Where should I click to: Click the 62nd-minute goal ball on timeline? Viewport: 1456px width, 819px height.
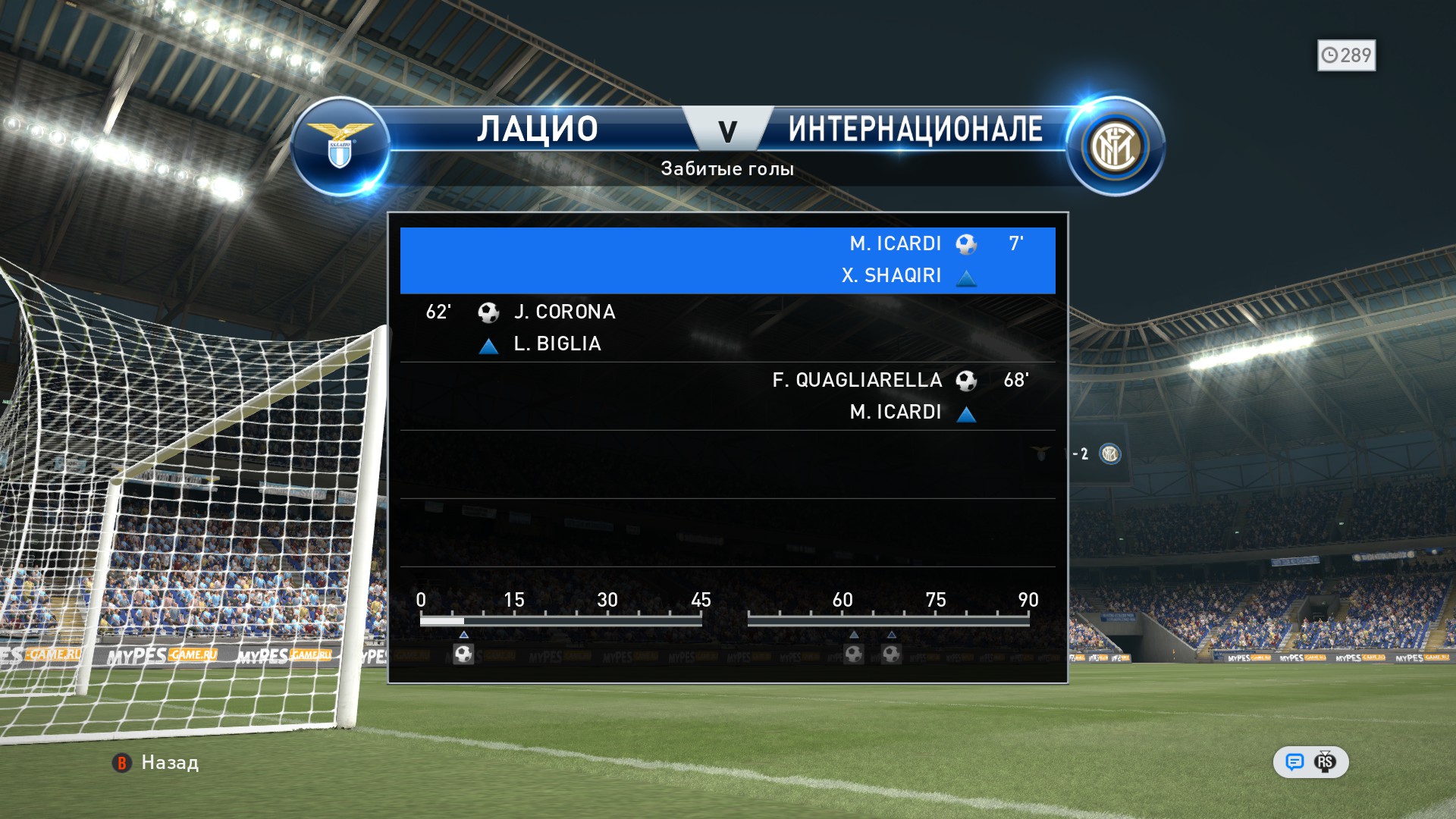point(854,654)
